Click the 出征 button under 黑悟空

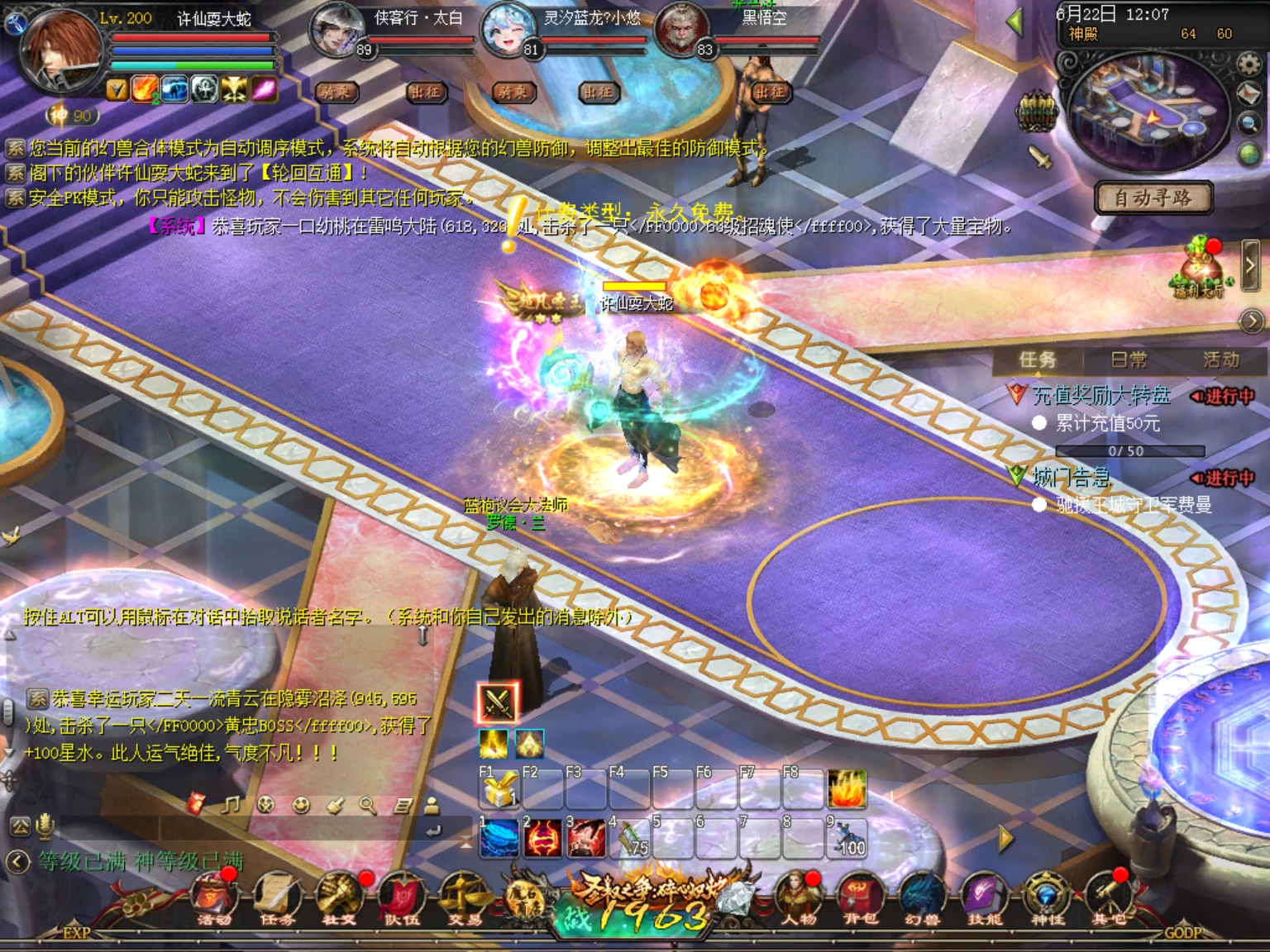point(771,93)
